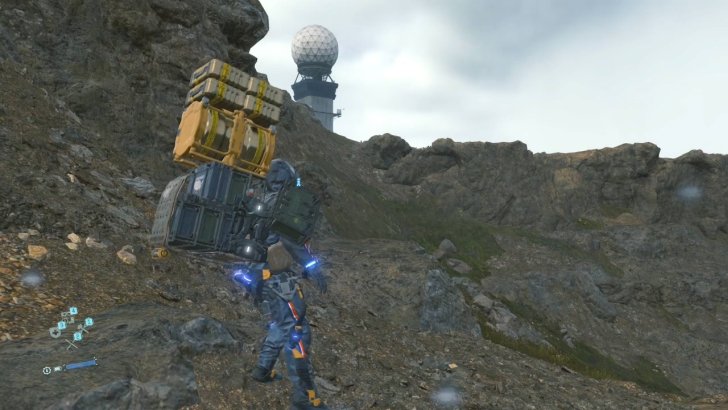Select the ladder icon in the equipment HUD
This screenshot has width=728, height=410.
72,345
